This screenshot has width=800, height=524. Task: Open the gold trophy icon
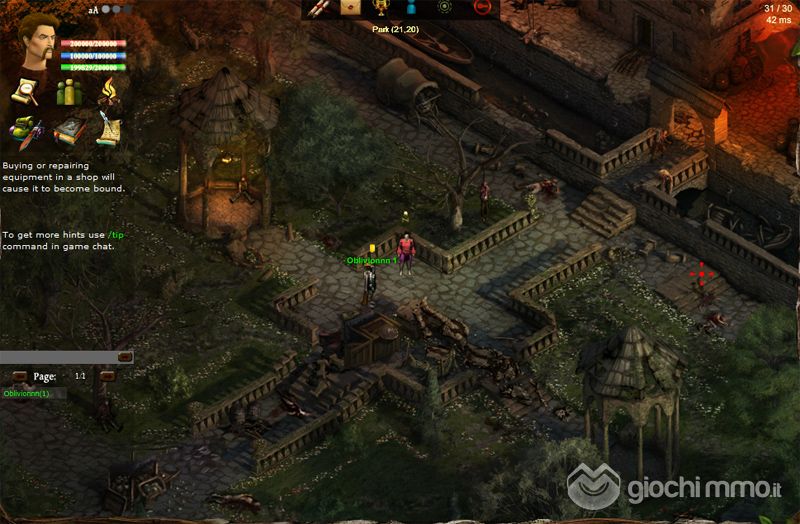point(380,8)
